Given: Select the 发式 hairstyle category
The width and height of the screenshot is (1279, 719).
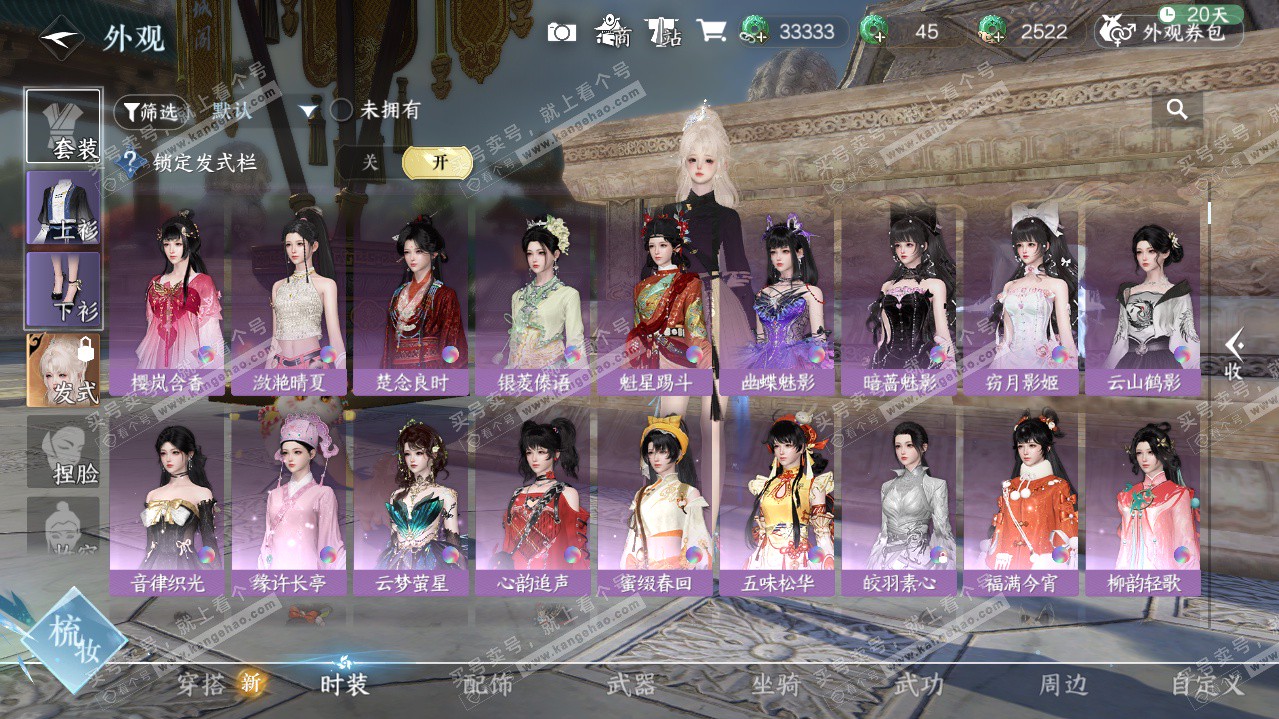Looking at the screenshot, I should tap(63, 370).
